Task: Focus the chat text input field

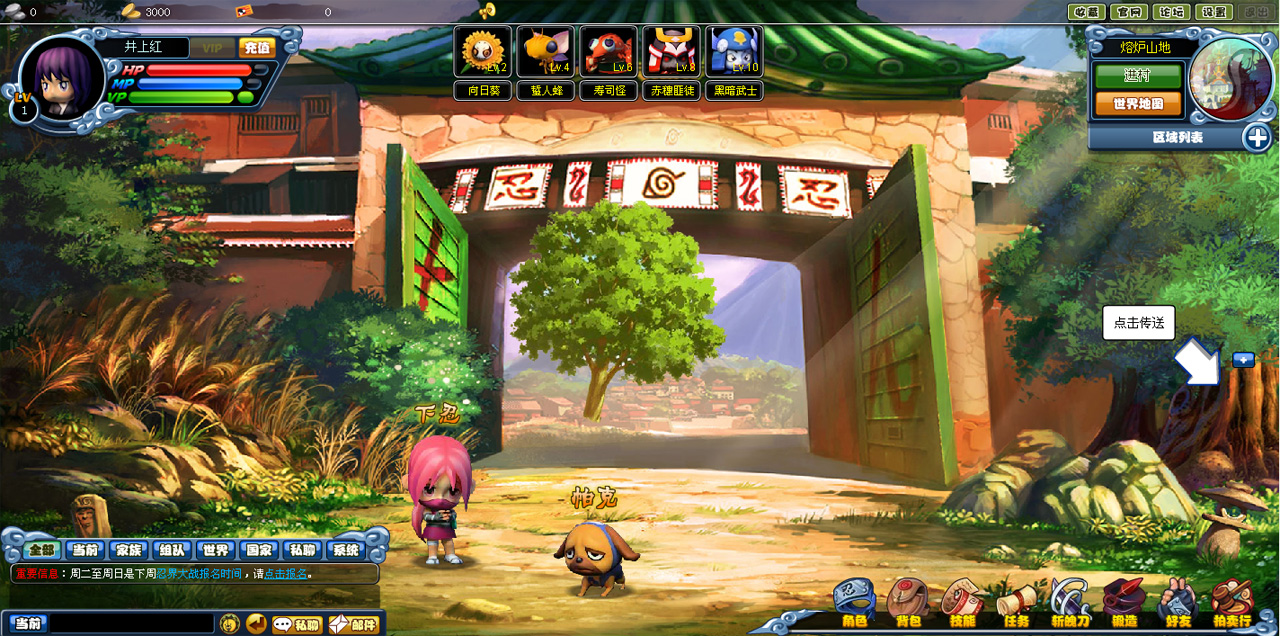Action: point(130,624)
